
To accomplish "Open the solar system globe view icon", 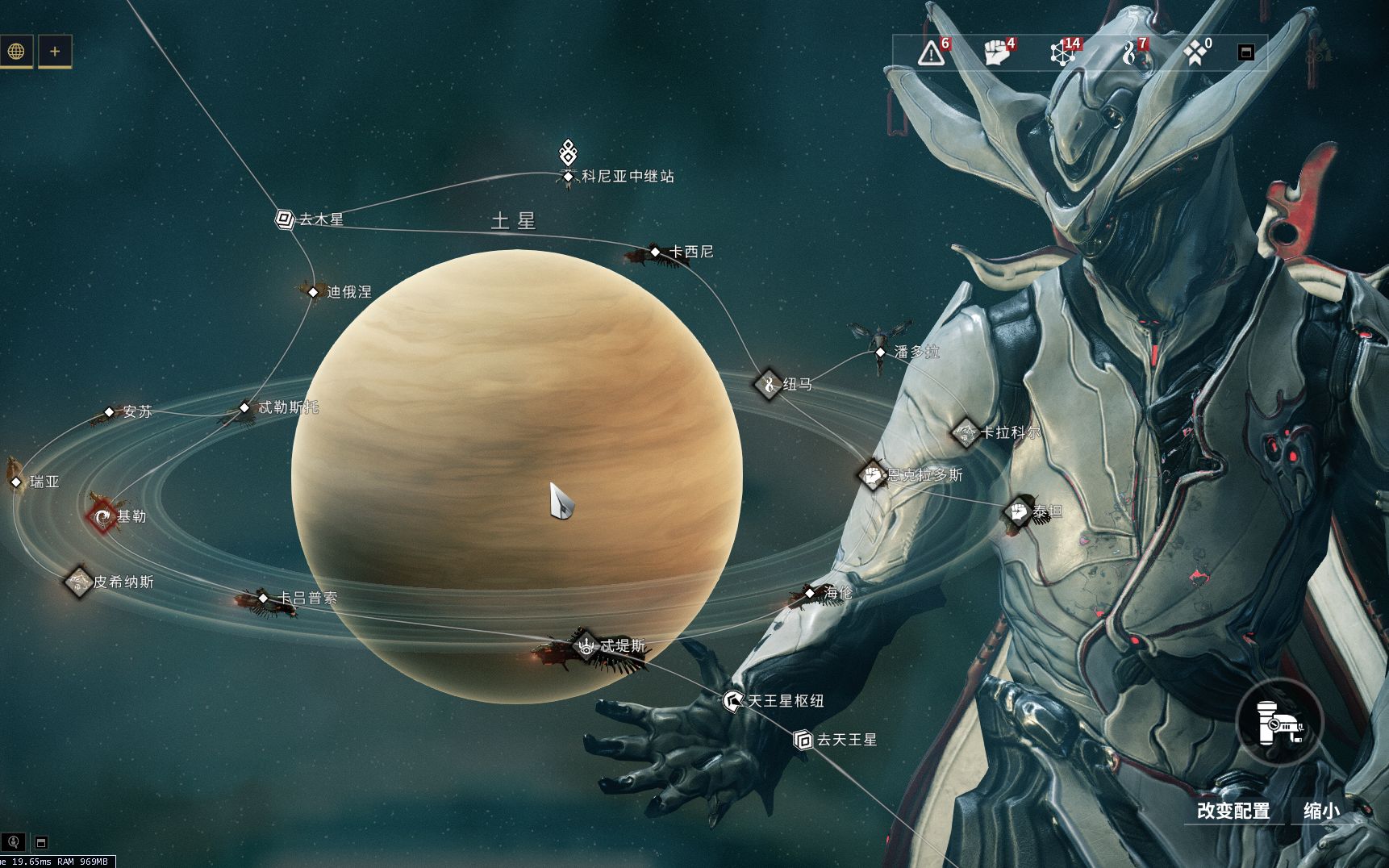I will (18, 52).
